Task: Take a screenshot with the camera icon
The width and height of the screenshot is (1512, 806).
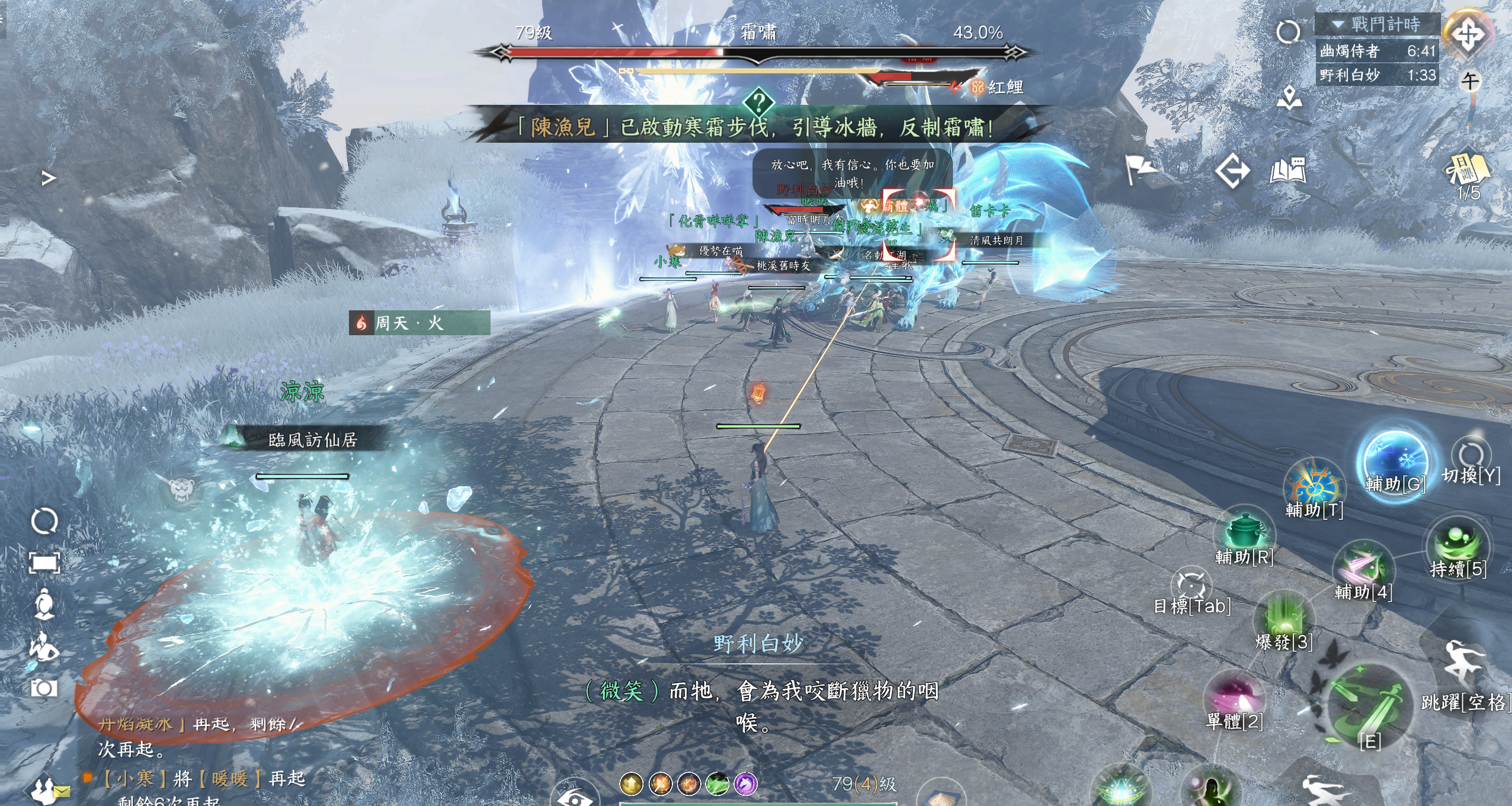Action: [x=44, y=688]
